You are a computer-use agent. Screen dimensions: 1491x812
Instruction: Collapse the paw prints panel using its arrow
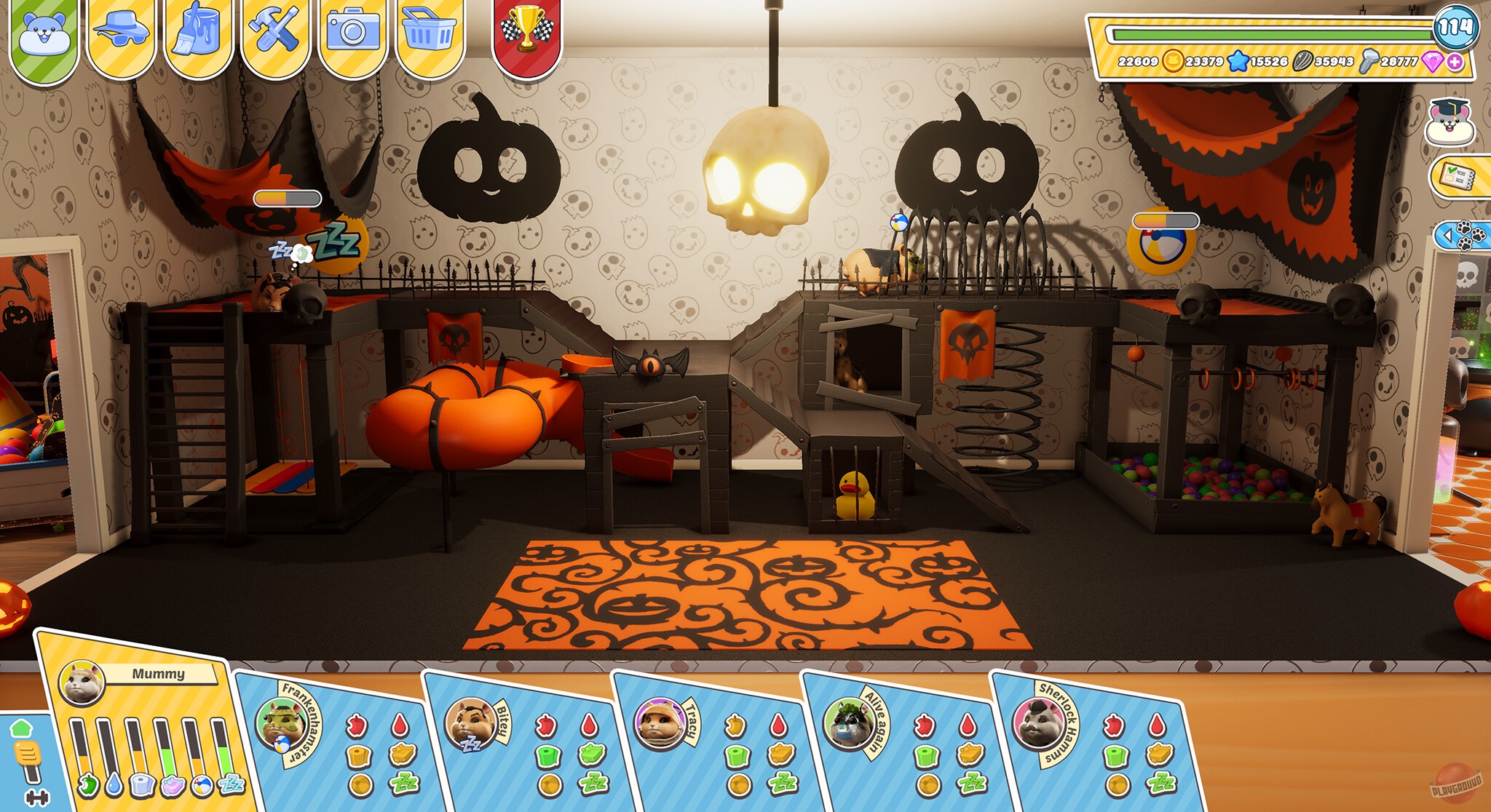[x=1447, y=235]
